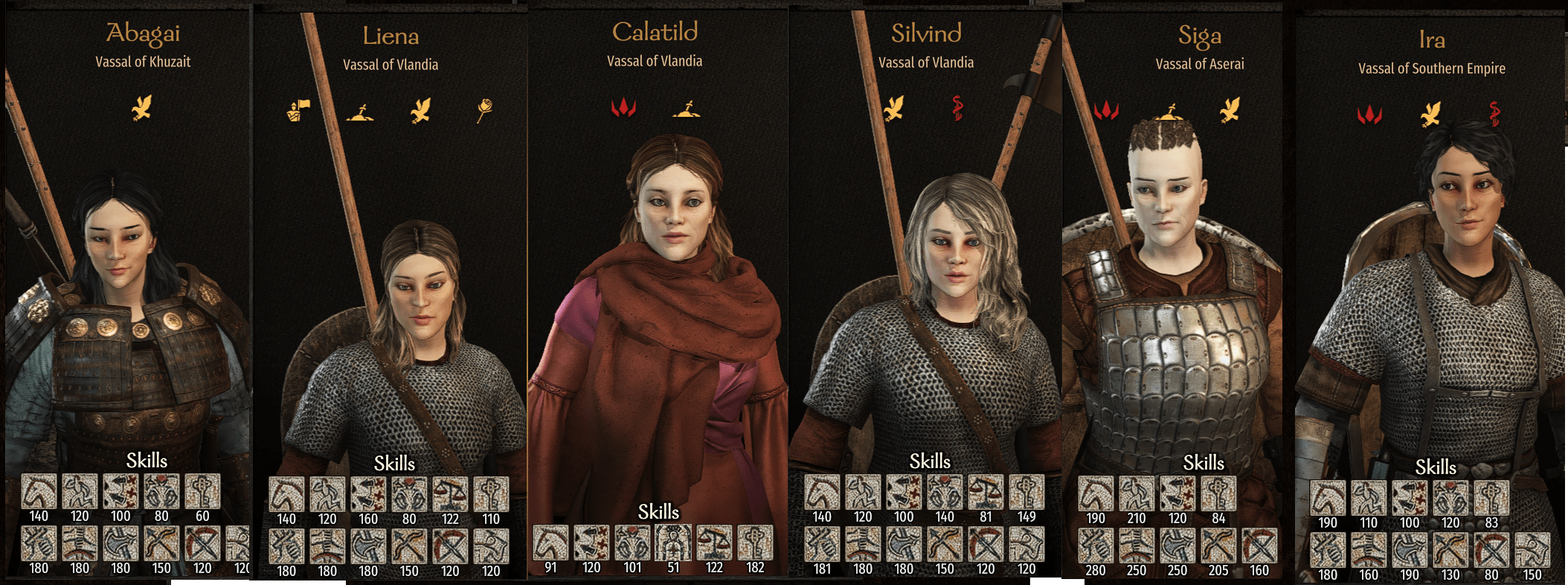1568x585 pixels.
Task: Click the Skills header under Silvind
Action: click(931, 461)
